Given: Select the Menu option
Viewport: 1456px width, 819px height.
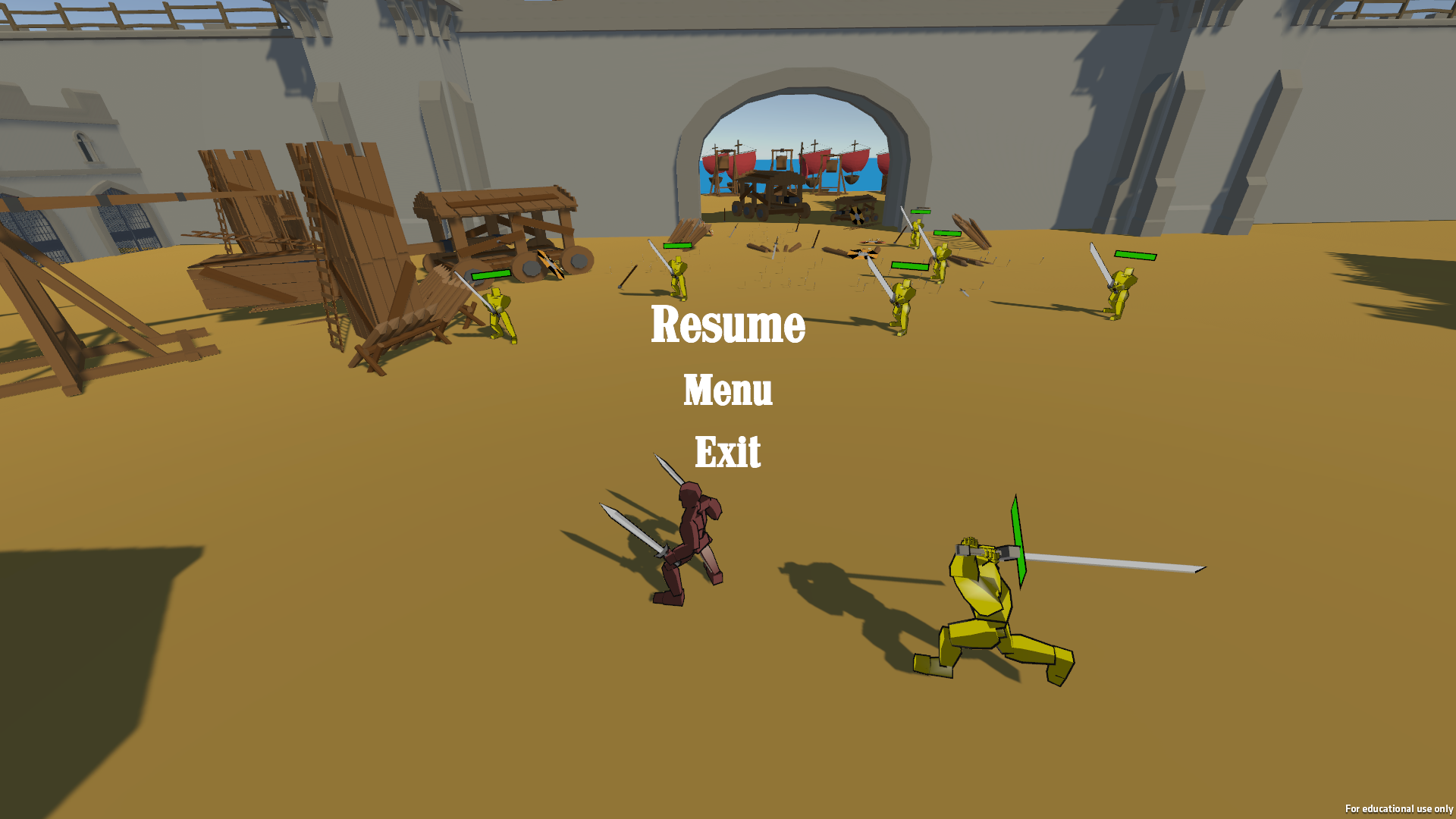Looking at the screenshot, I should (x=726, y=391).
